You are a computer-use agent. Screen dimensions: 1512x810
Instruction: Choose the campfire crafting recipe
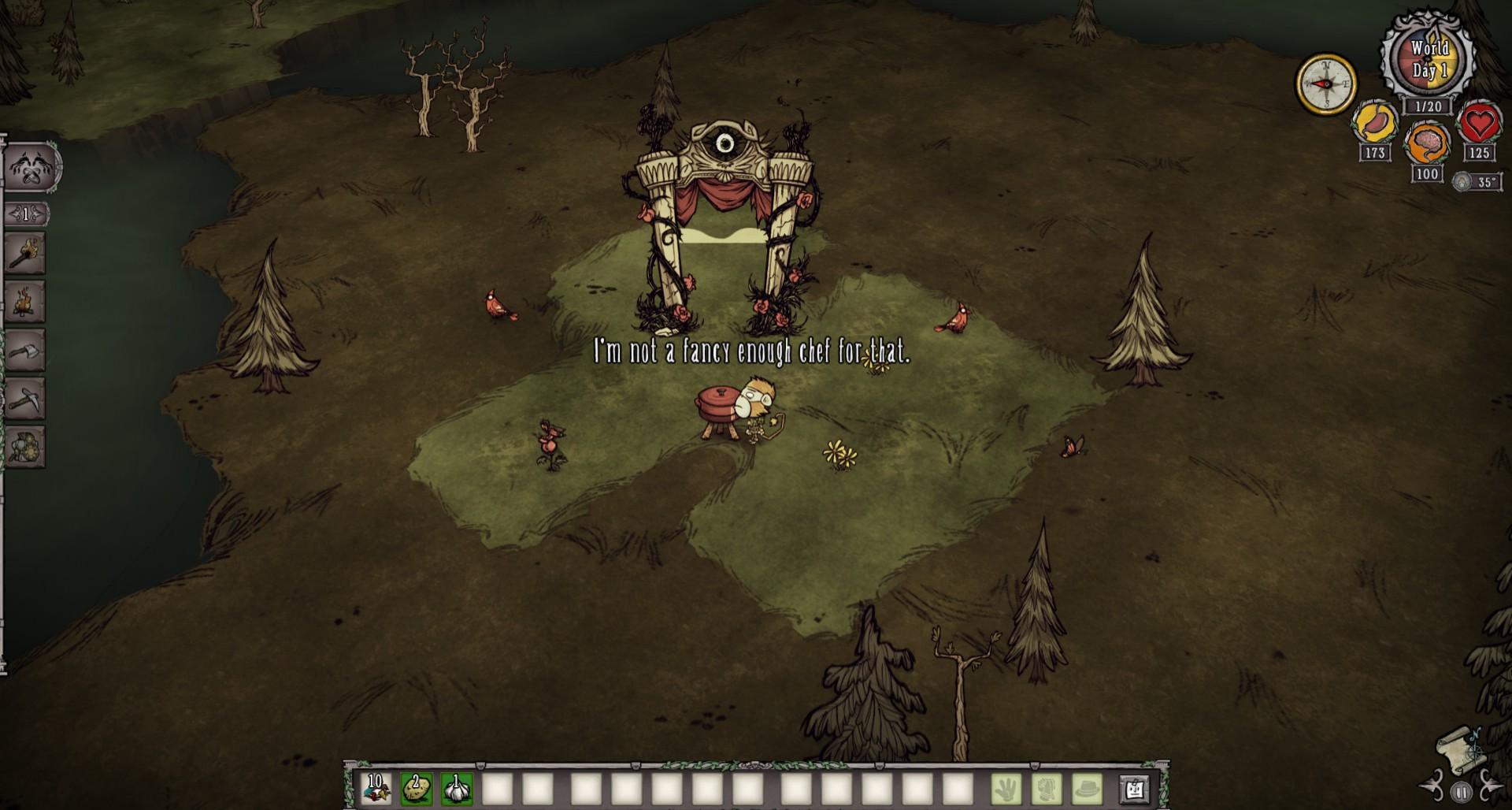(25, 302)
